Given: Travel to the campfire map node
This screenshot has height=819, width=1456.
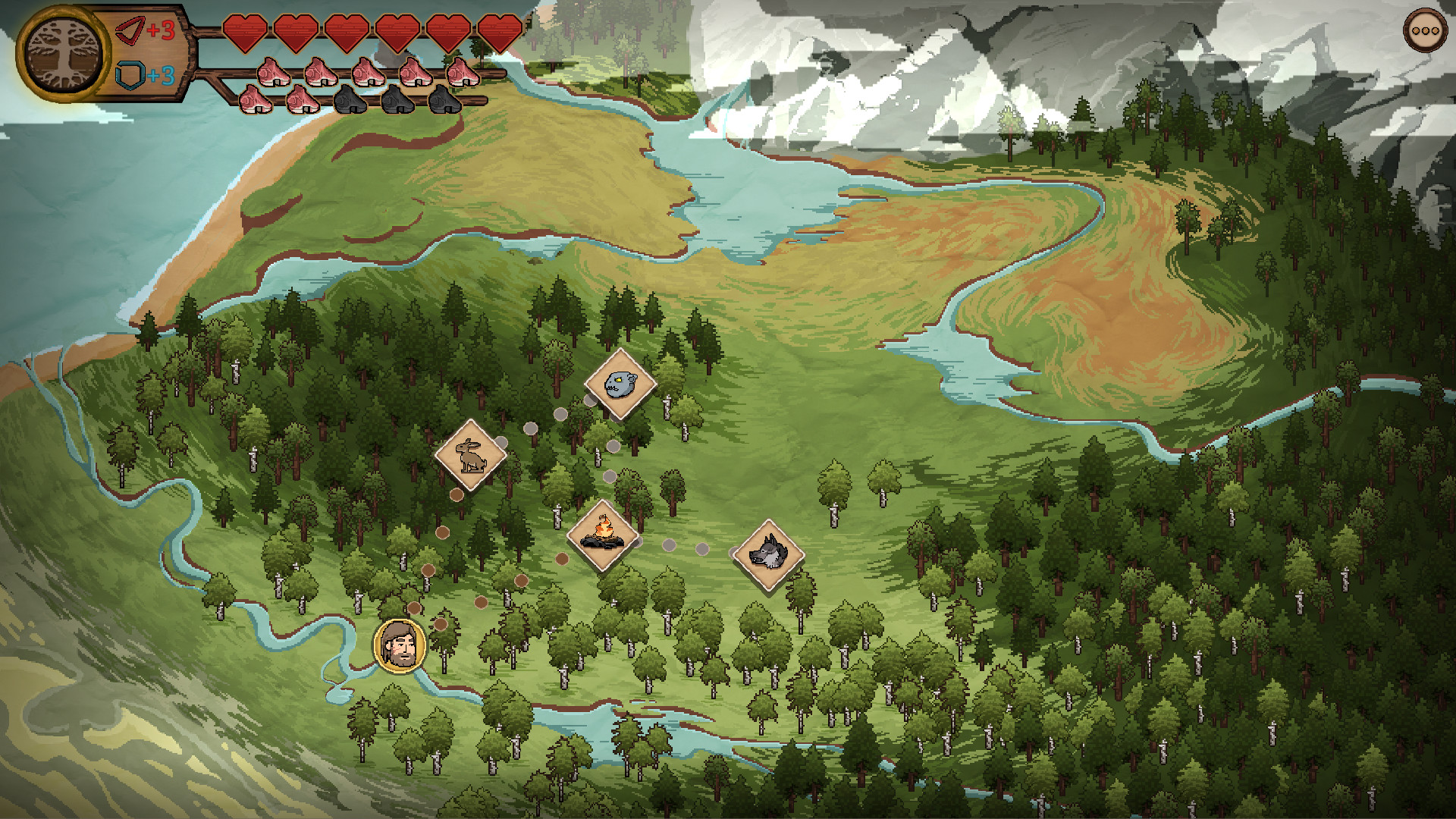Looking at the screenshot, I should pos(603,535).
